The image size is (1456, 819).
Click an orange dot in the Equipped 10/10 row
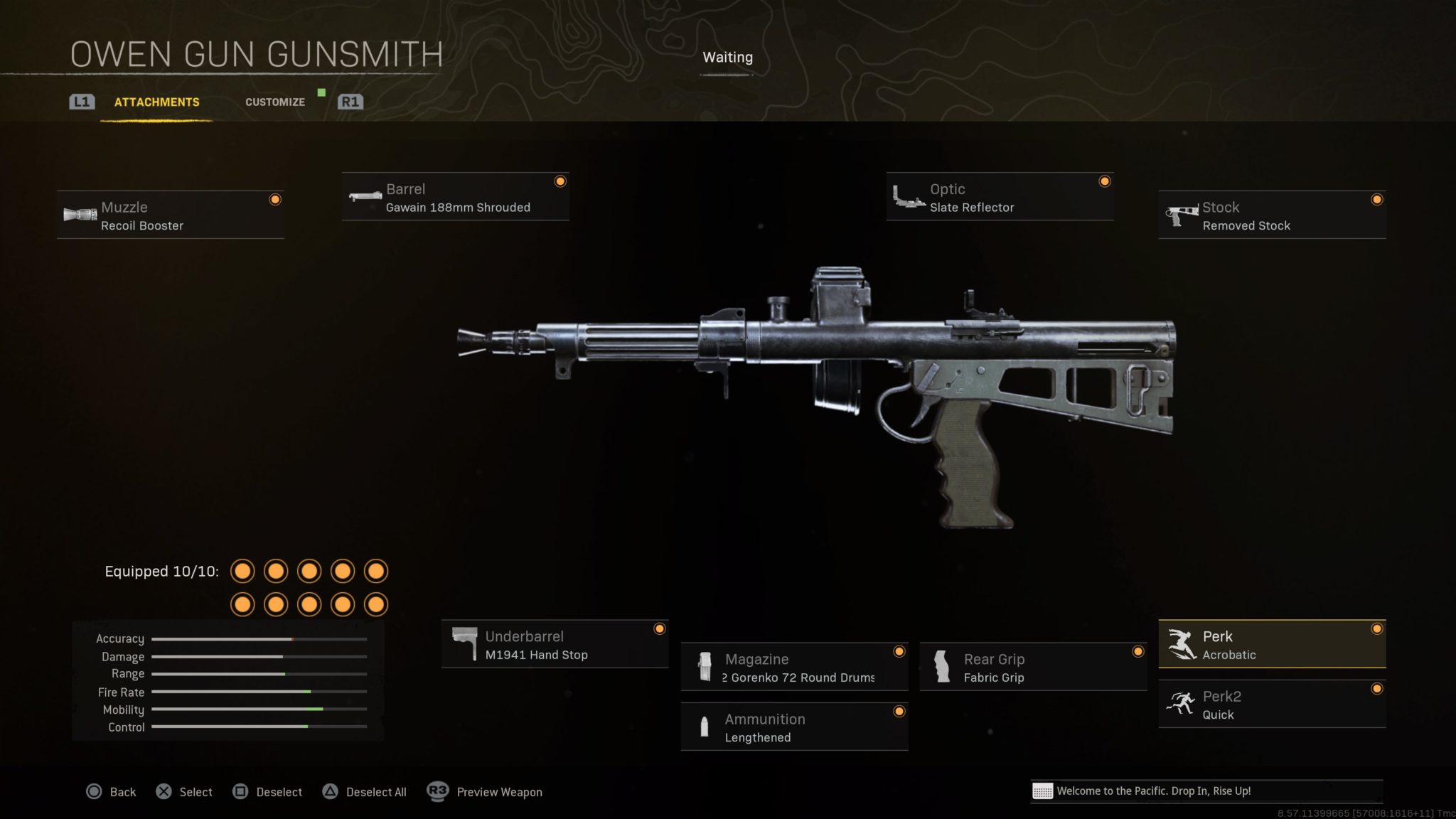point(243,571)
